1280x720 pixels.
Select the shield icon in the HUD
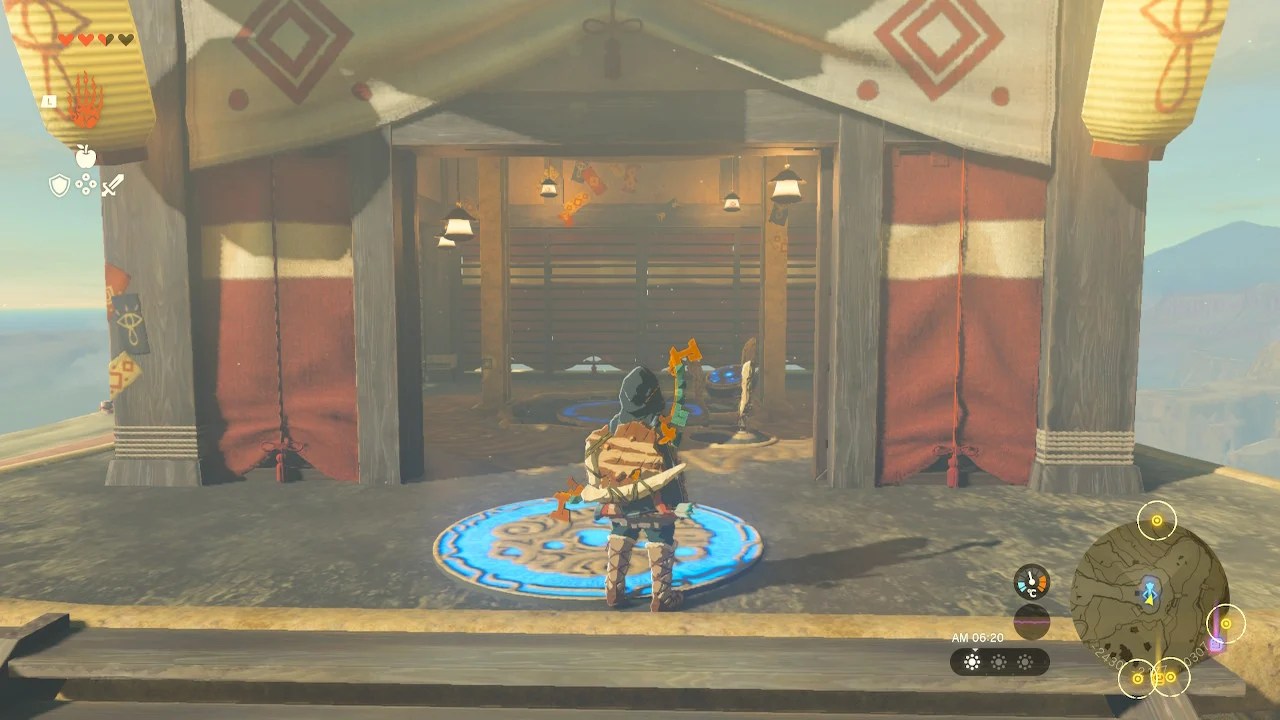[58, 185]
